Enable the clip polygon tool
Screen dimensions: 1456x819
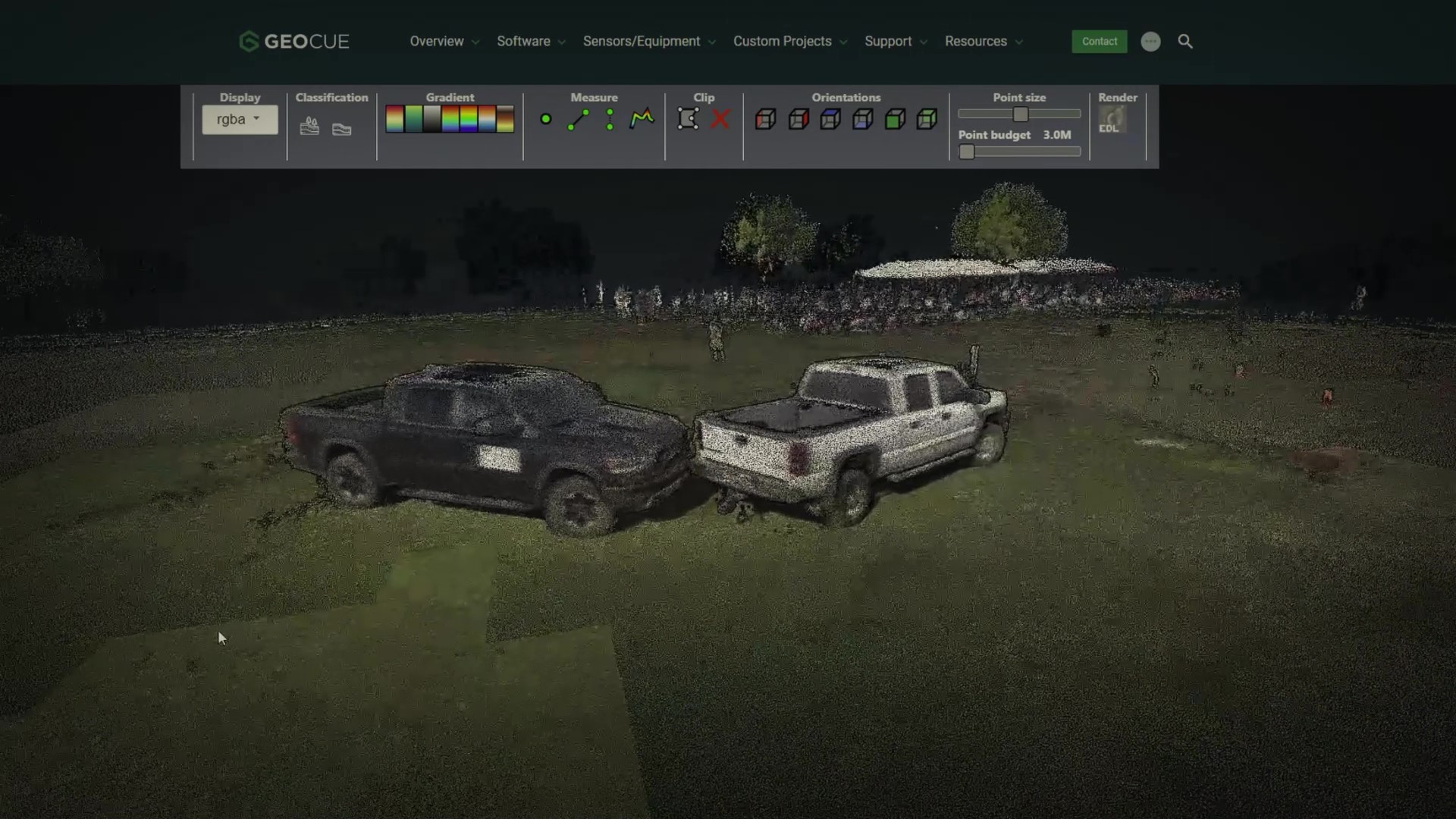688,119
